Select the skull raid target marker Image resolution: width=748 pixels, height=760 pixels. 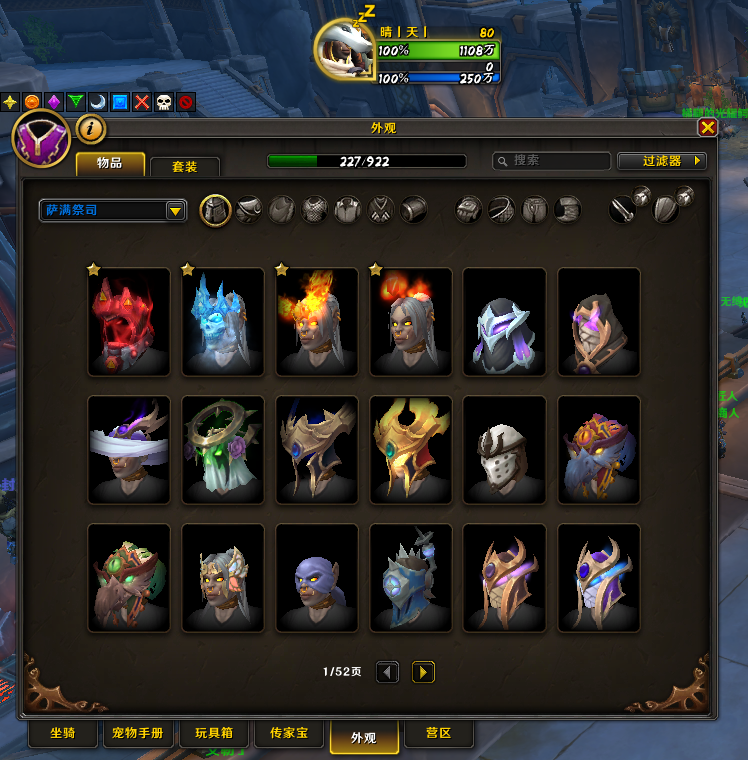pyautogui.click(x=164, y=102)
